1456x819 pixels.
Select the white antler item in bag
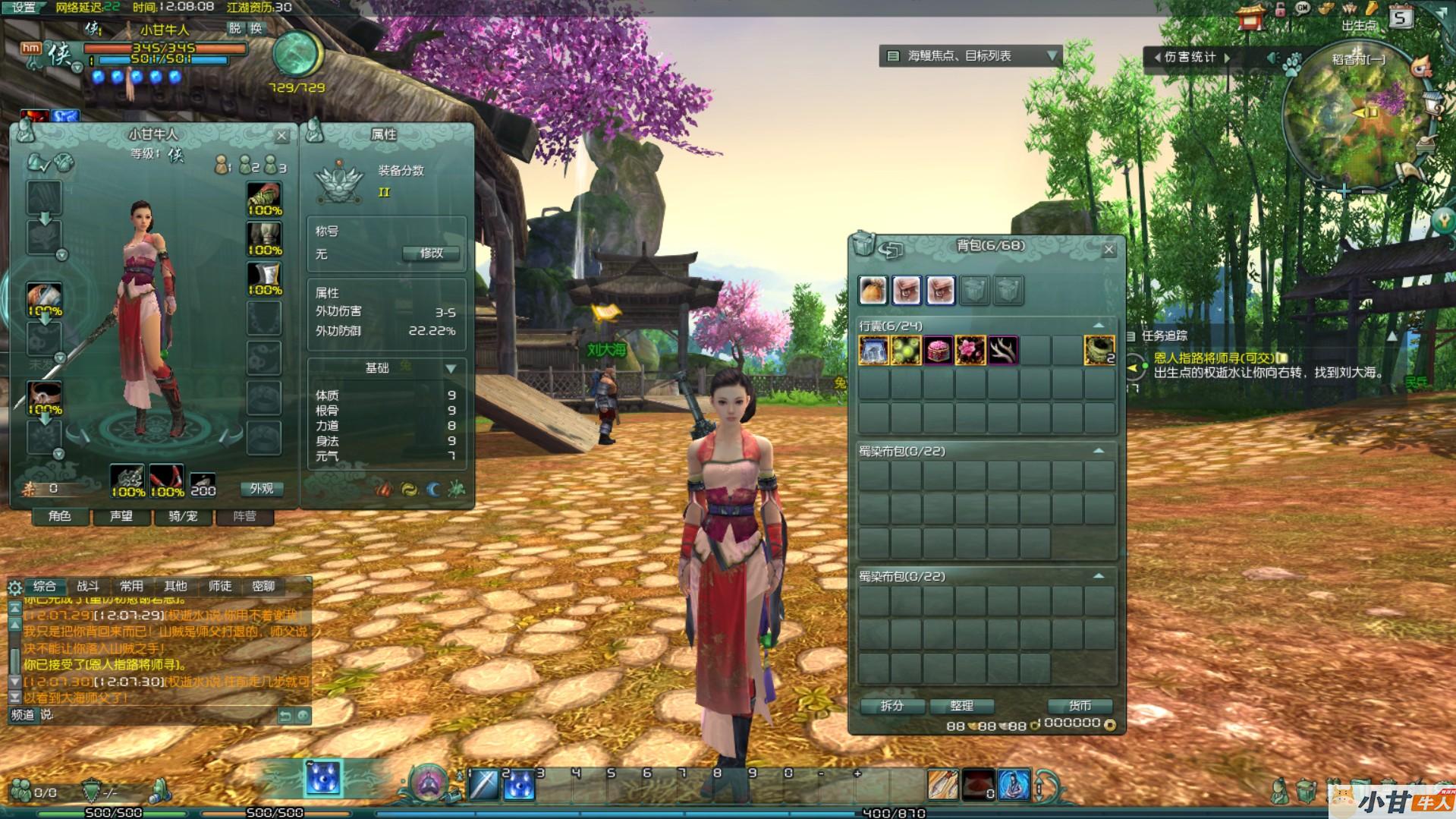point(1002,351)
